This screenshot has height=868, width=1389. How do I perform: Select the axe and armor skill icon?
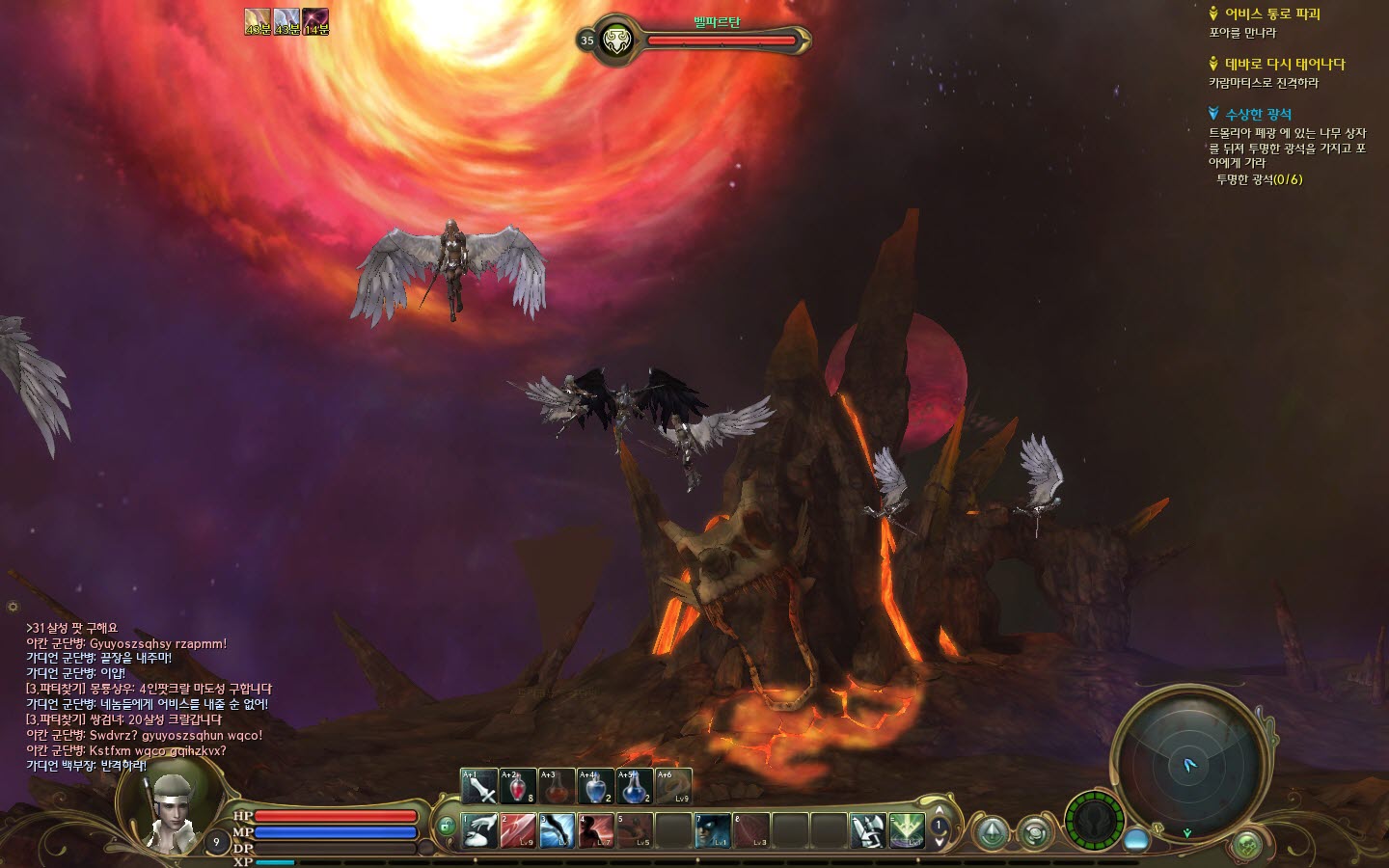(x=867, y=830)
